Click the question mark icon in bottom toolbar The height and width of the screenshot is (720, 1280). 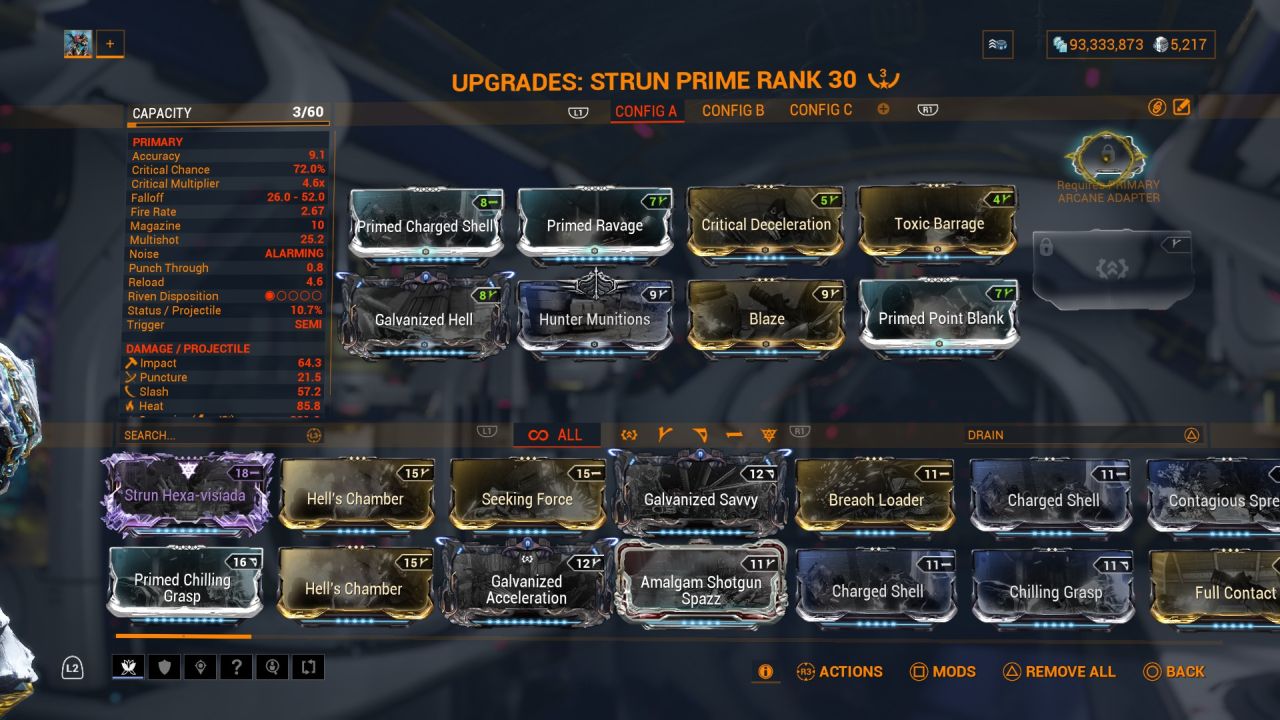tap(236, 666)
